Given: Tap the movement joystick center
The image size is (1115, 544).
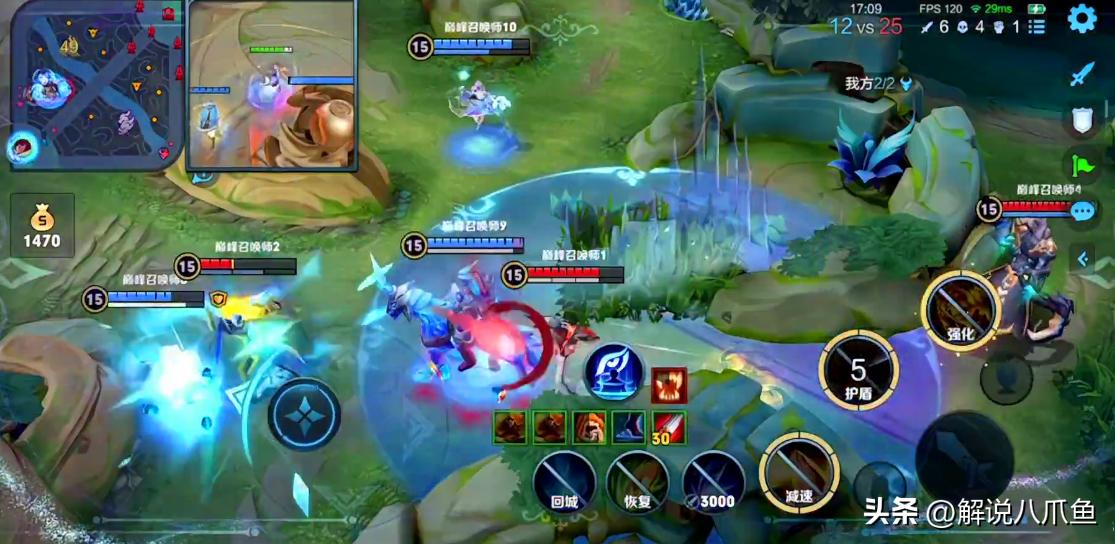Looking at the screenshot, I should [x=304, y=414].
